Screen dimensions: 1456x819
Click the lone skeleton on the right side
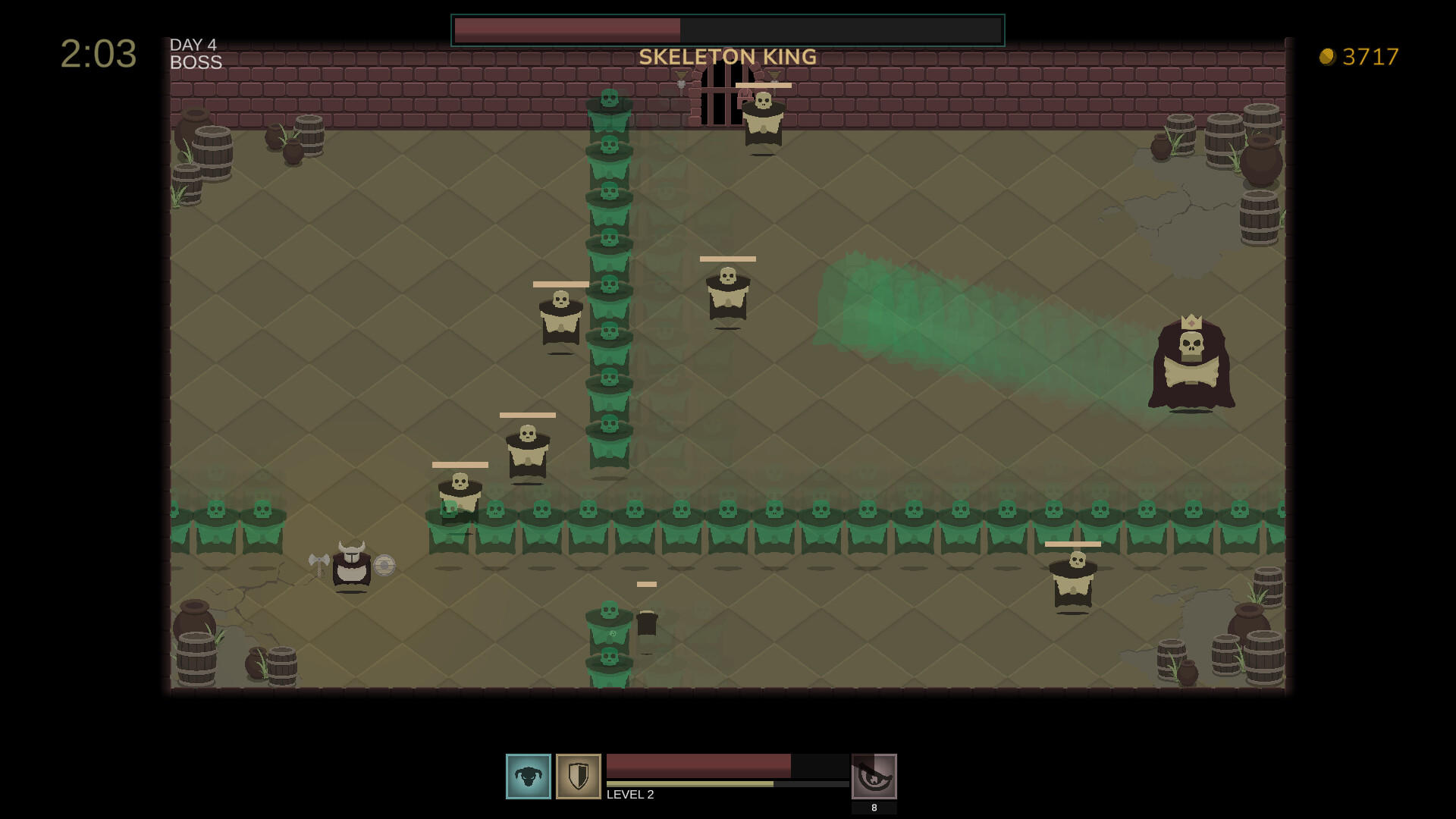(x=1072, y=580)
